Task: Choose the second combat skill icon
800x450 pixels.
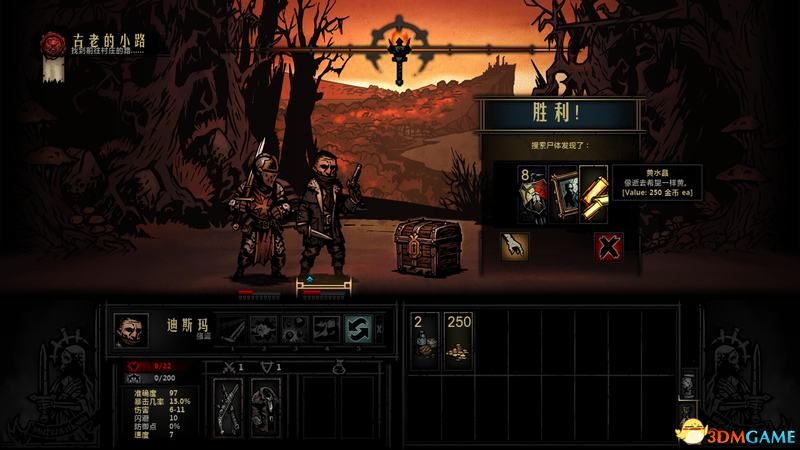Action: tap(263, 329)
